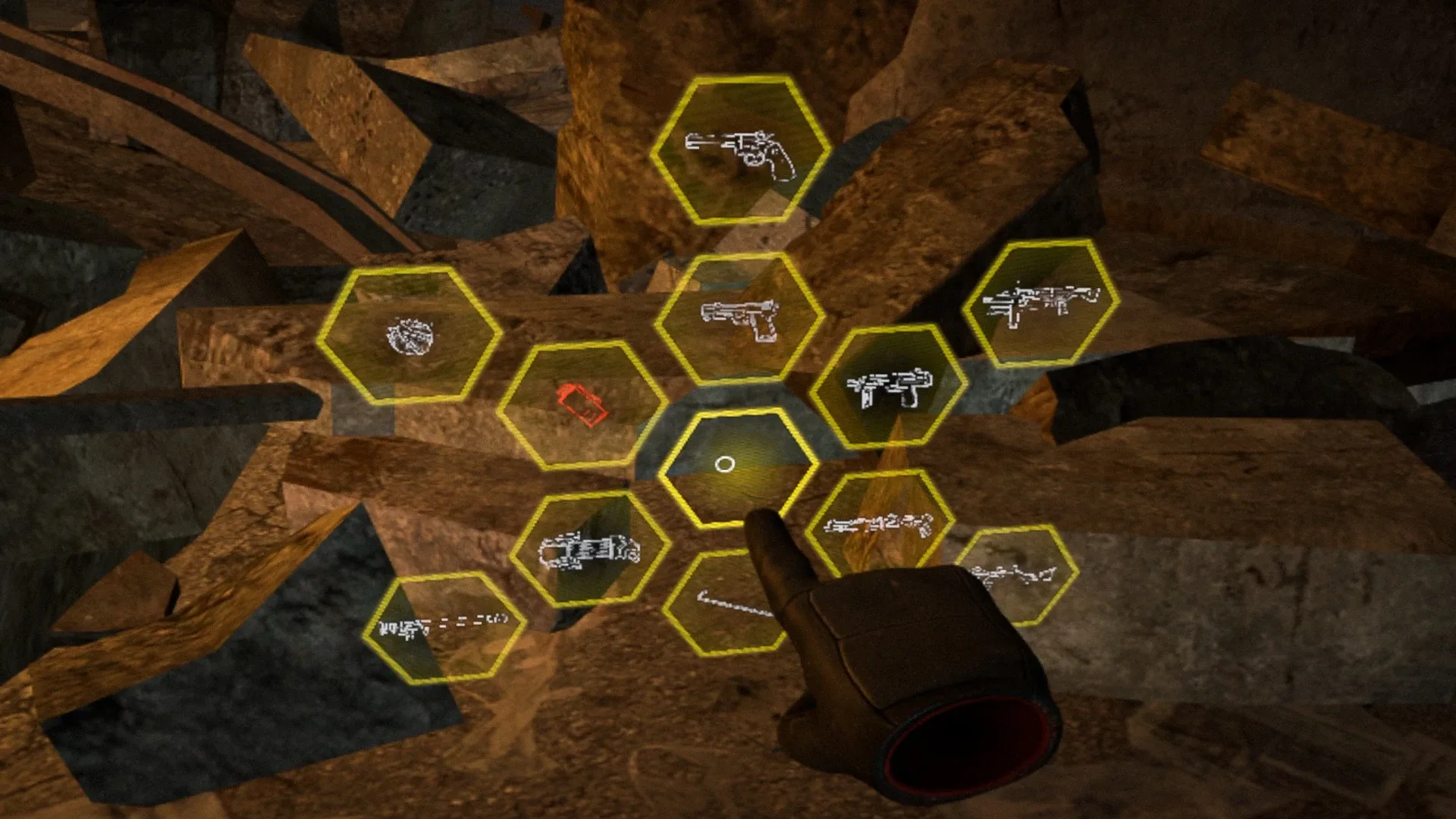This screenshot has width=1456, height=819.
Task: Click the red item hexagon to deselect it
Action: [x=580, y=406]
